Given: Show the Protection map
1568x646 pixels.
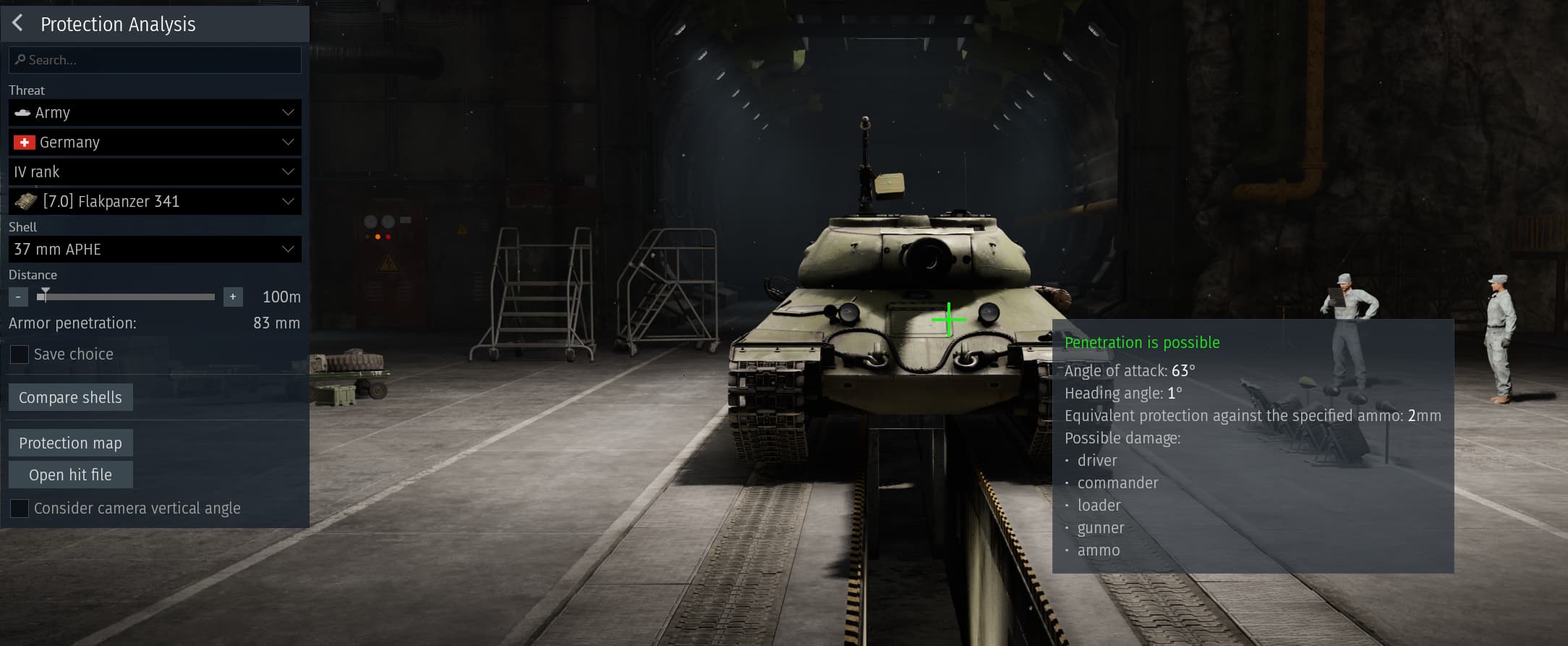Looking at the screenshot, I should [70, 443].
